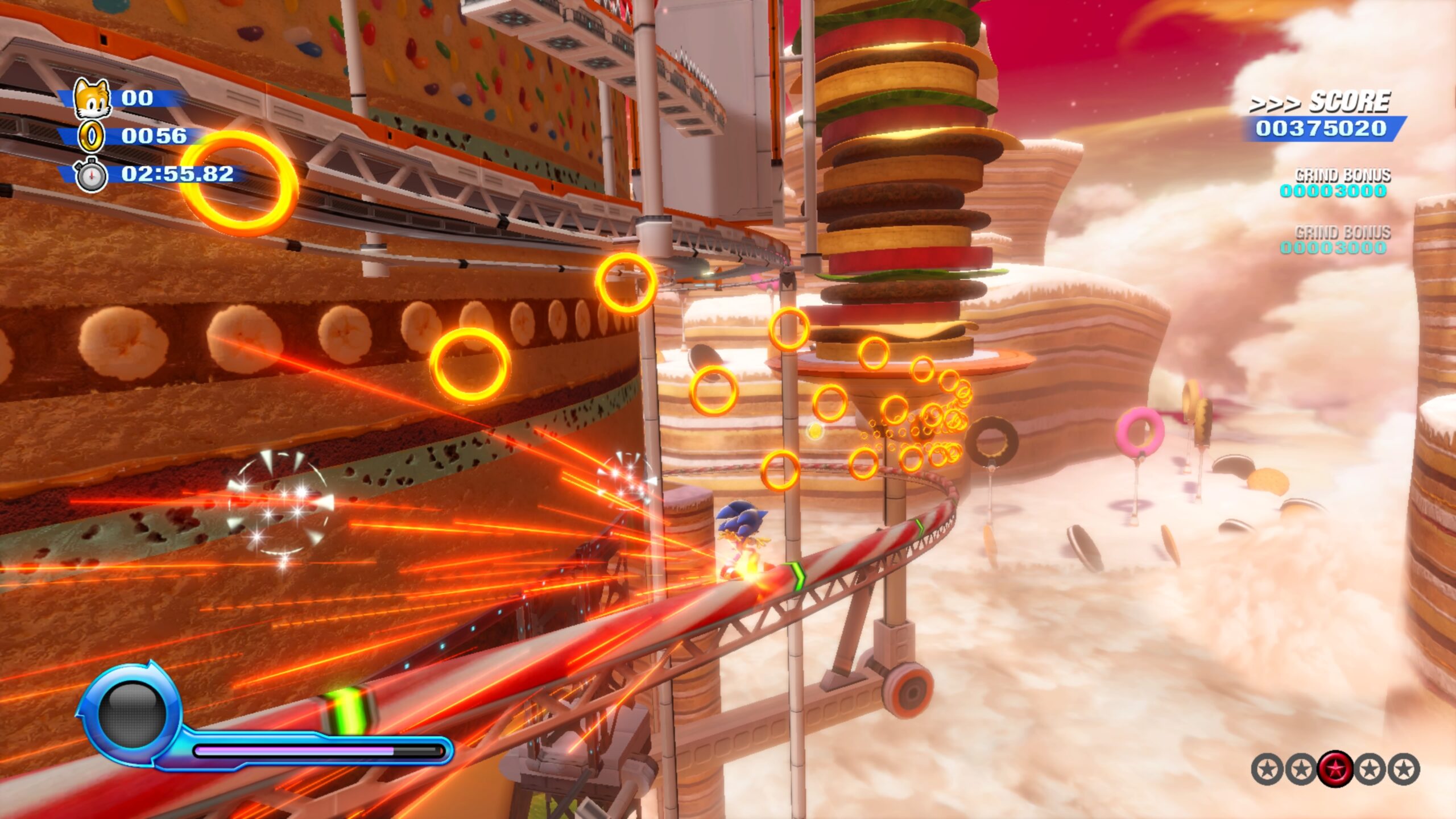The width and height of the screenshot is (1456, 819).
Task: Click the Tails lives icon
Action: coord(92,99)
